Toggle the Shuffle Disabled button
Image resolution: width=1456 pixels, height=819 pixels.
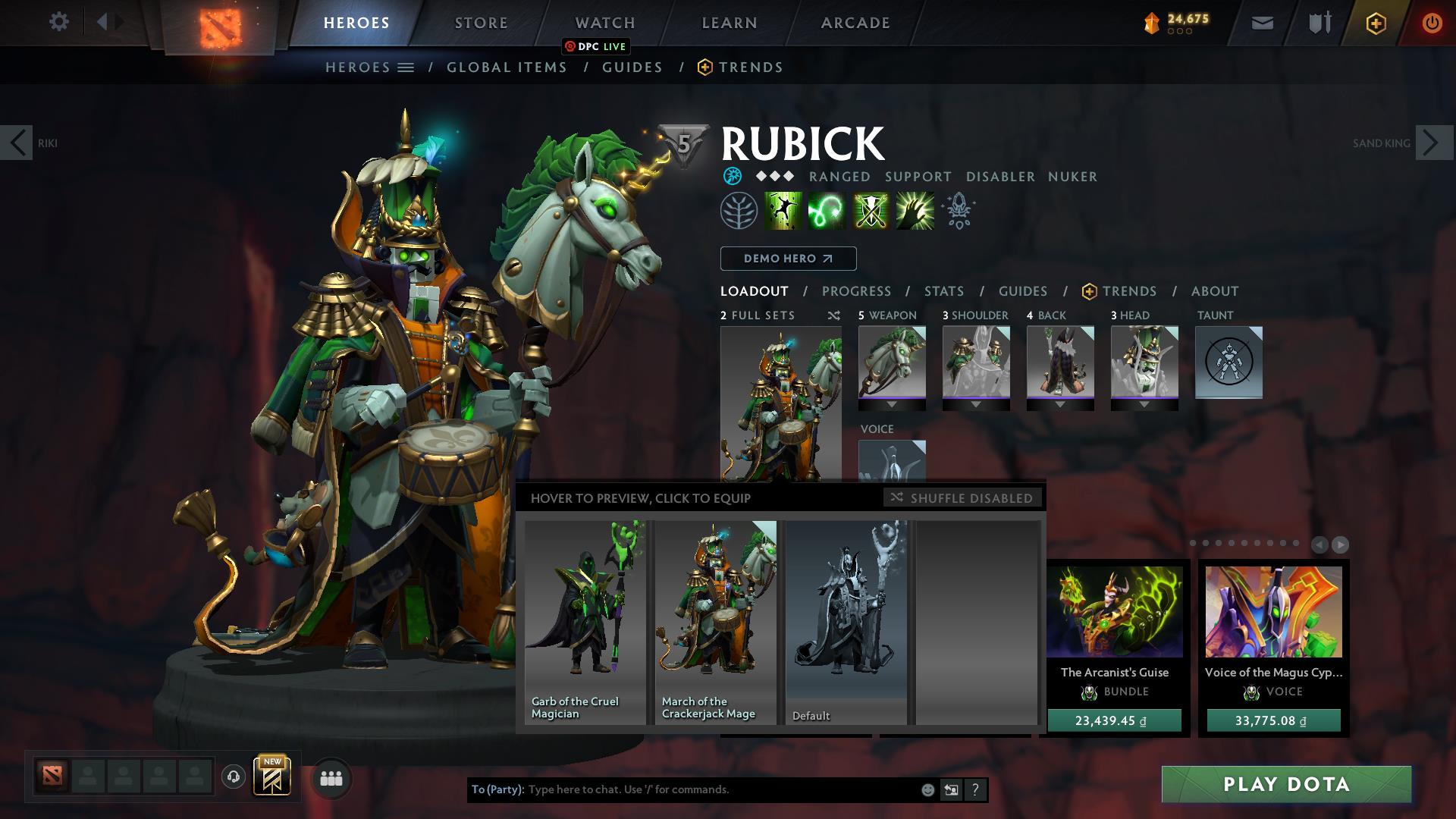point(962,497)
